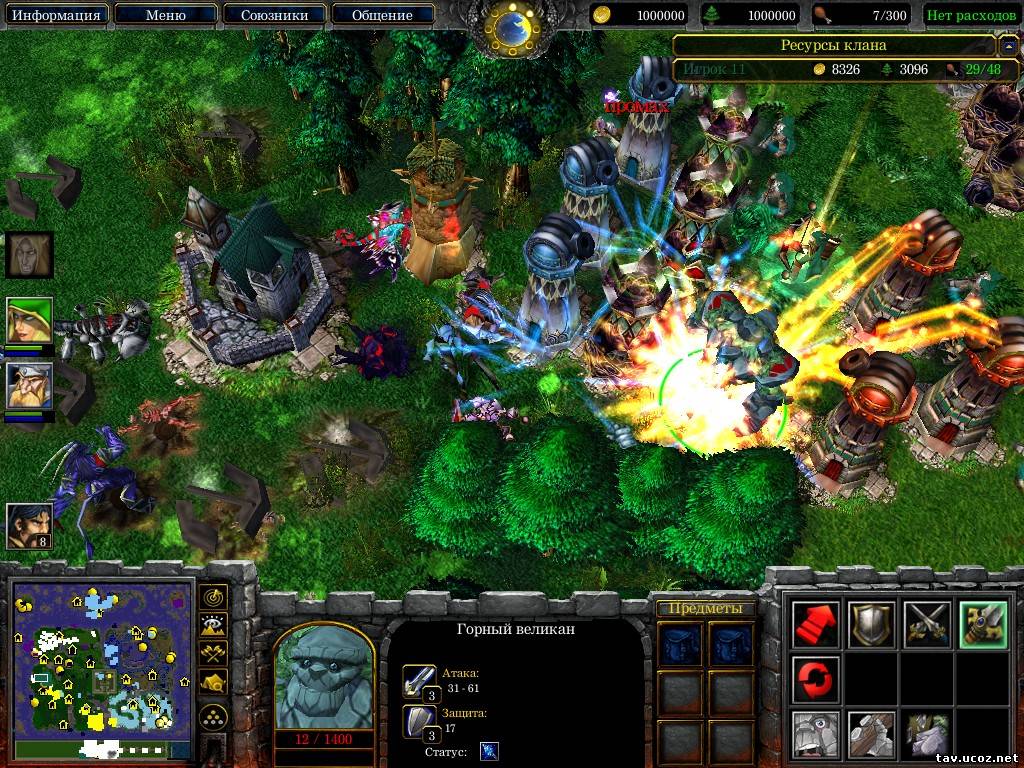Select the green-hooded hero portrait
This screenshot has width=1024, height=768.
[x=29, y=321]
